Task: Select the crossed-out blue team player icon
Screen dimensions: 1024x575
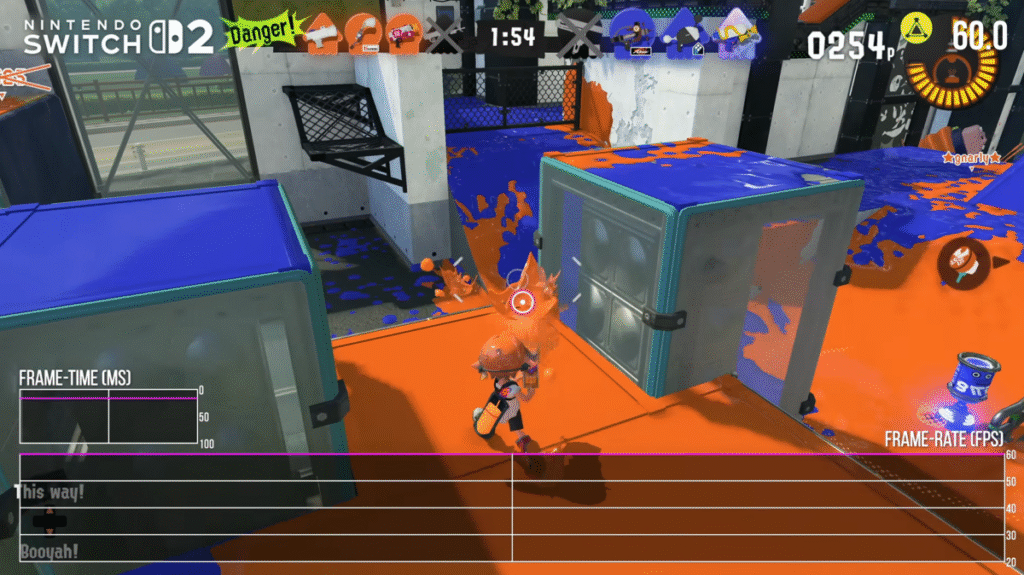Action: (578, 36)
